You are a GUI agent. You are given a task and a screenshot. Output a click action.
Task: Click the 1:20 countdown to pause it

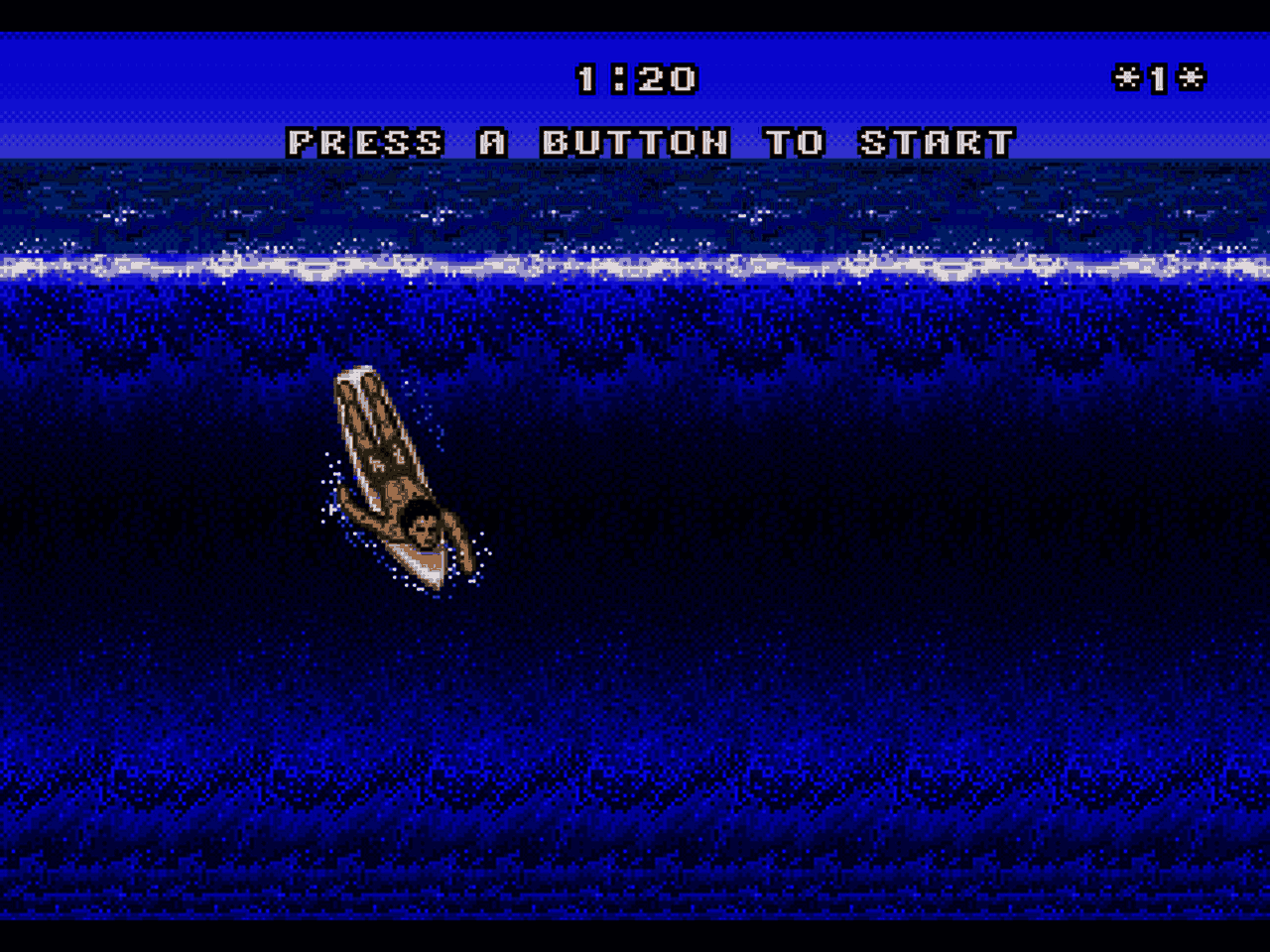point(639,77)
